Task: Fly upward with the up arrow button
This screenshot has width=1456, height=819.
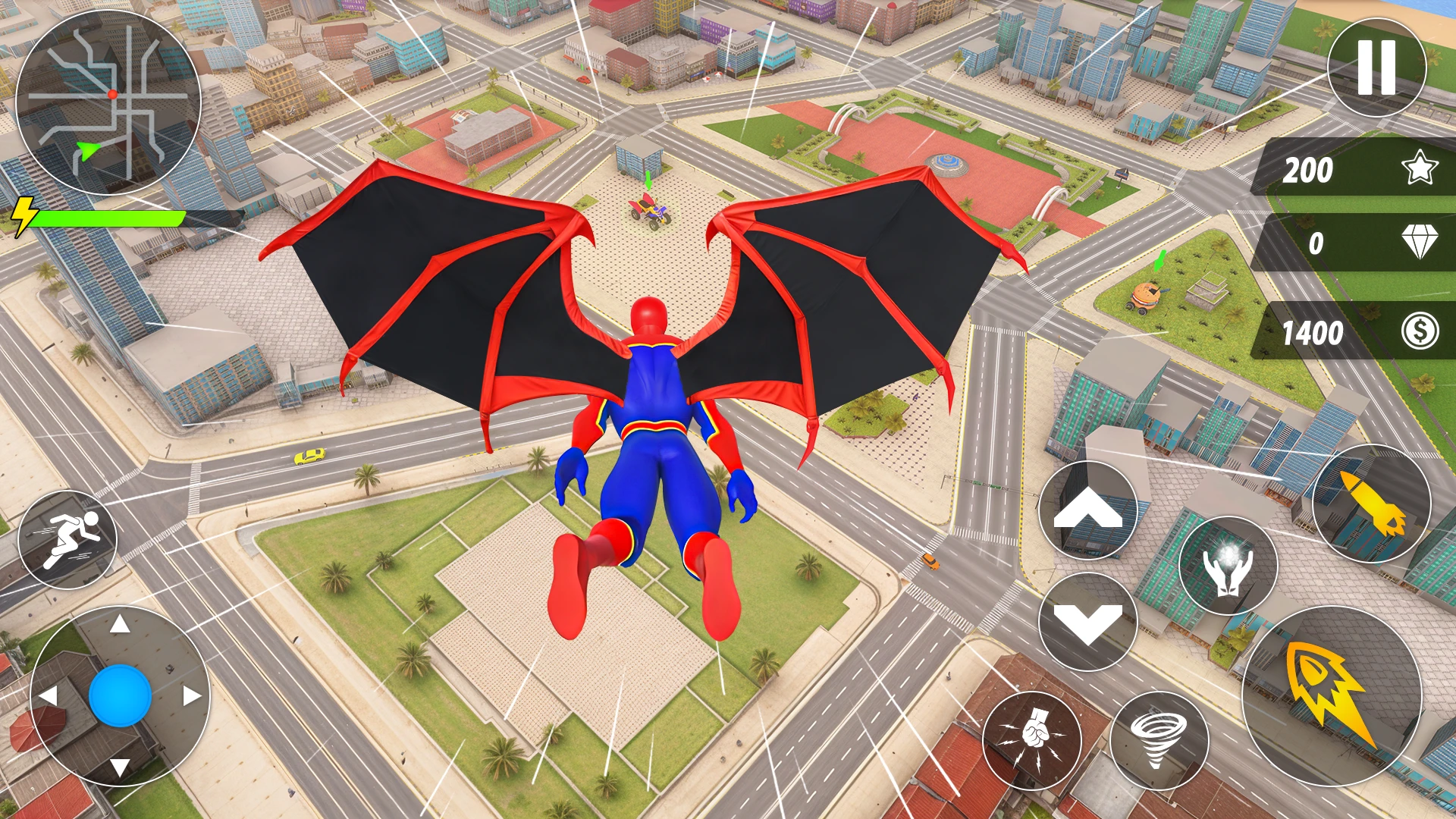Action: pos(1087,510)
